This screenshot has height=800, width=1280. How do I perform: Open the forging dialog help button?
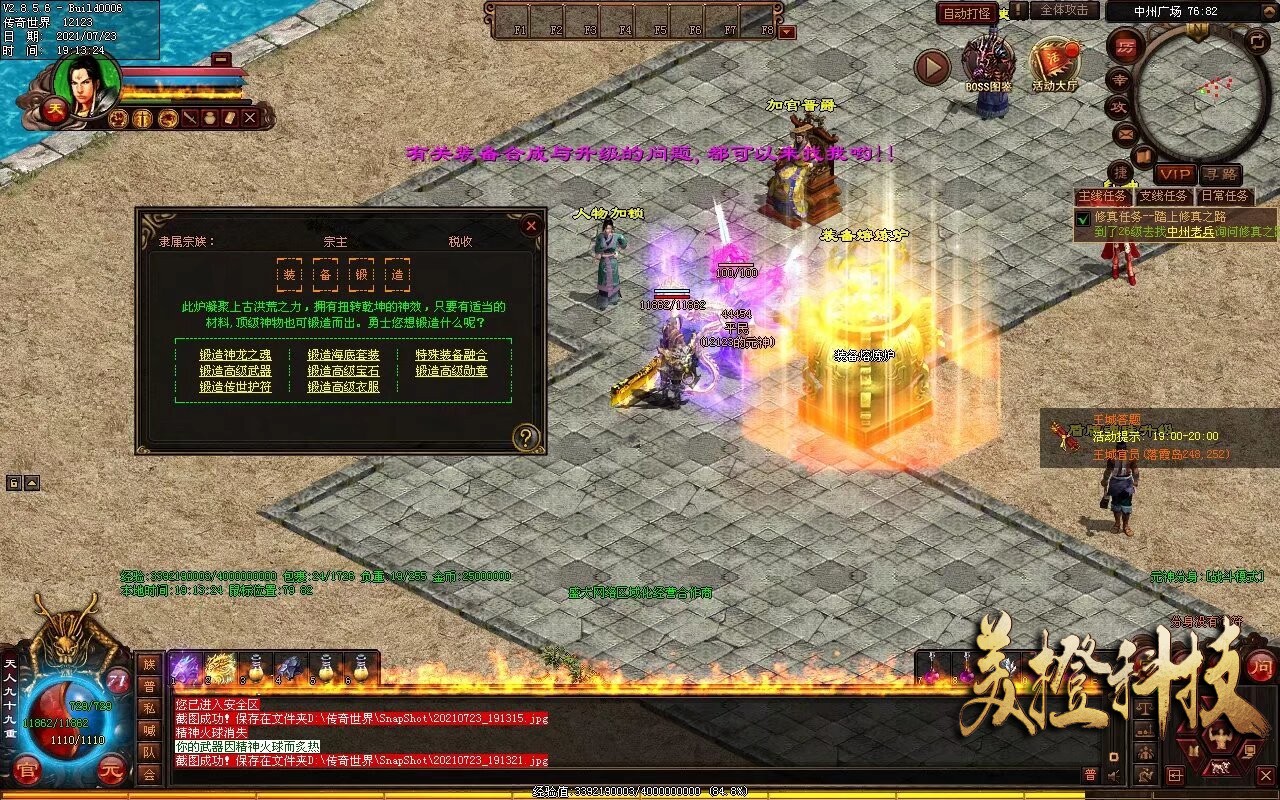(x=526, y=437)
